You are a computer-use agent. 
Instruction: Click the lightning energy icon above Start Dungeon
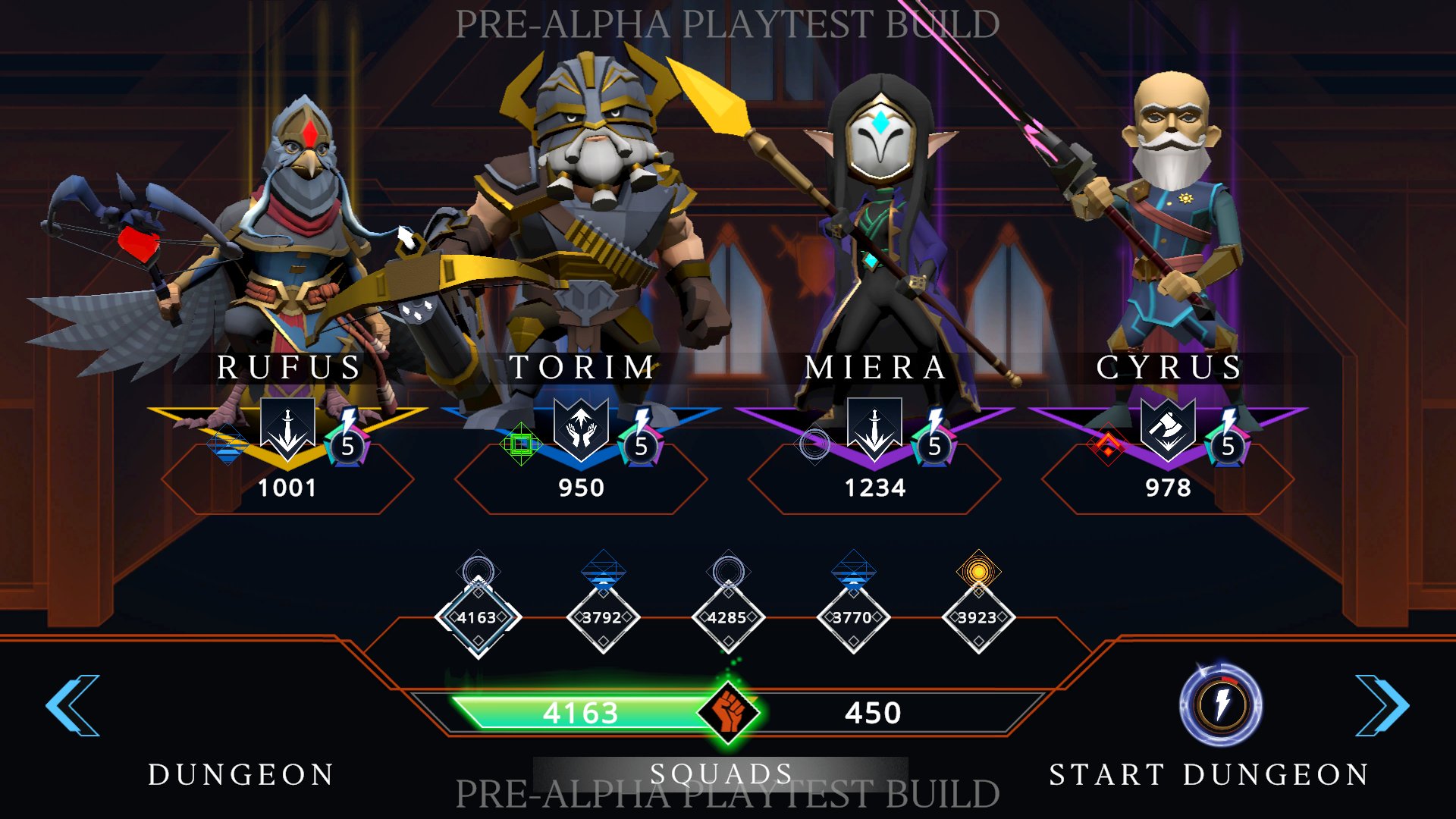(1221, 705)
